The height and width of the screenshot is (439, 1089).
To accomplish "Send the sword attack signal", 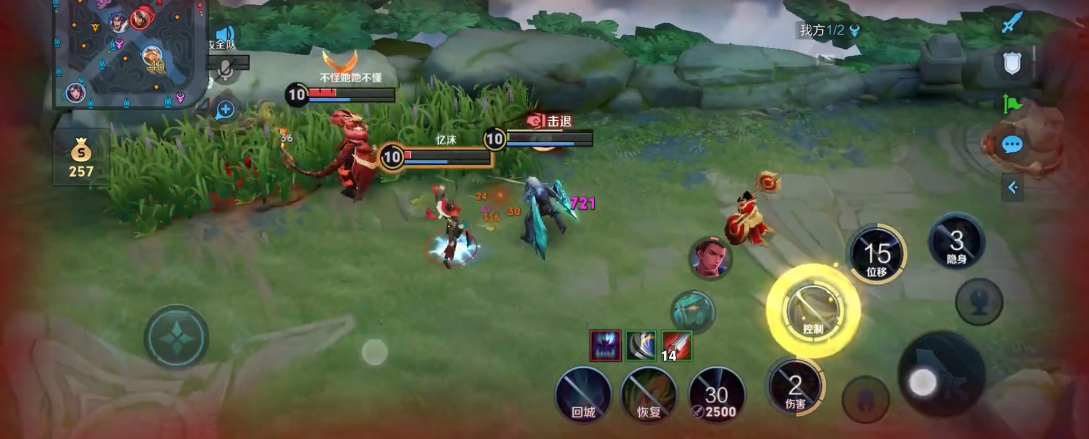I will (x=1013, y=22).
